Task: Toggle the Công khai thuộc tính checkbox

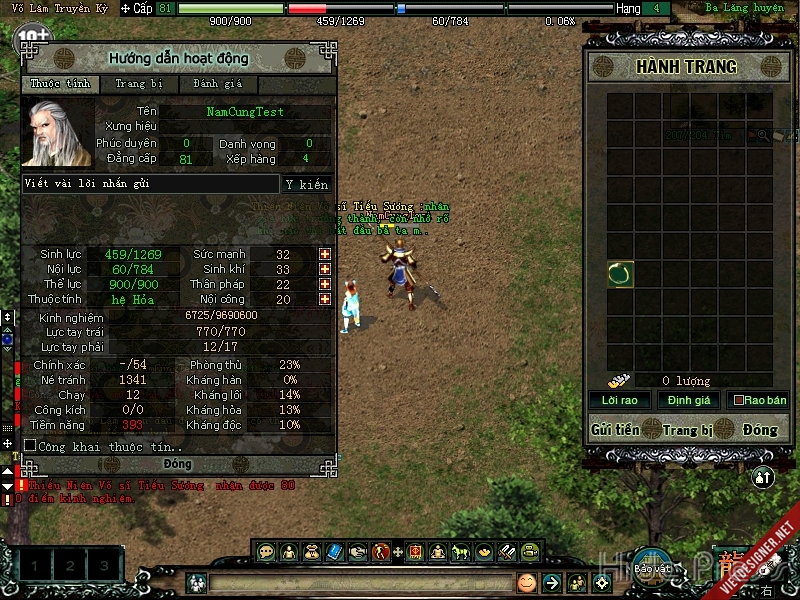Action: click(x=30, y=446)
